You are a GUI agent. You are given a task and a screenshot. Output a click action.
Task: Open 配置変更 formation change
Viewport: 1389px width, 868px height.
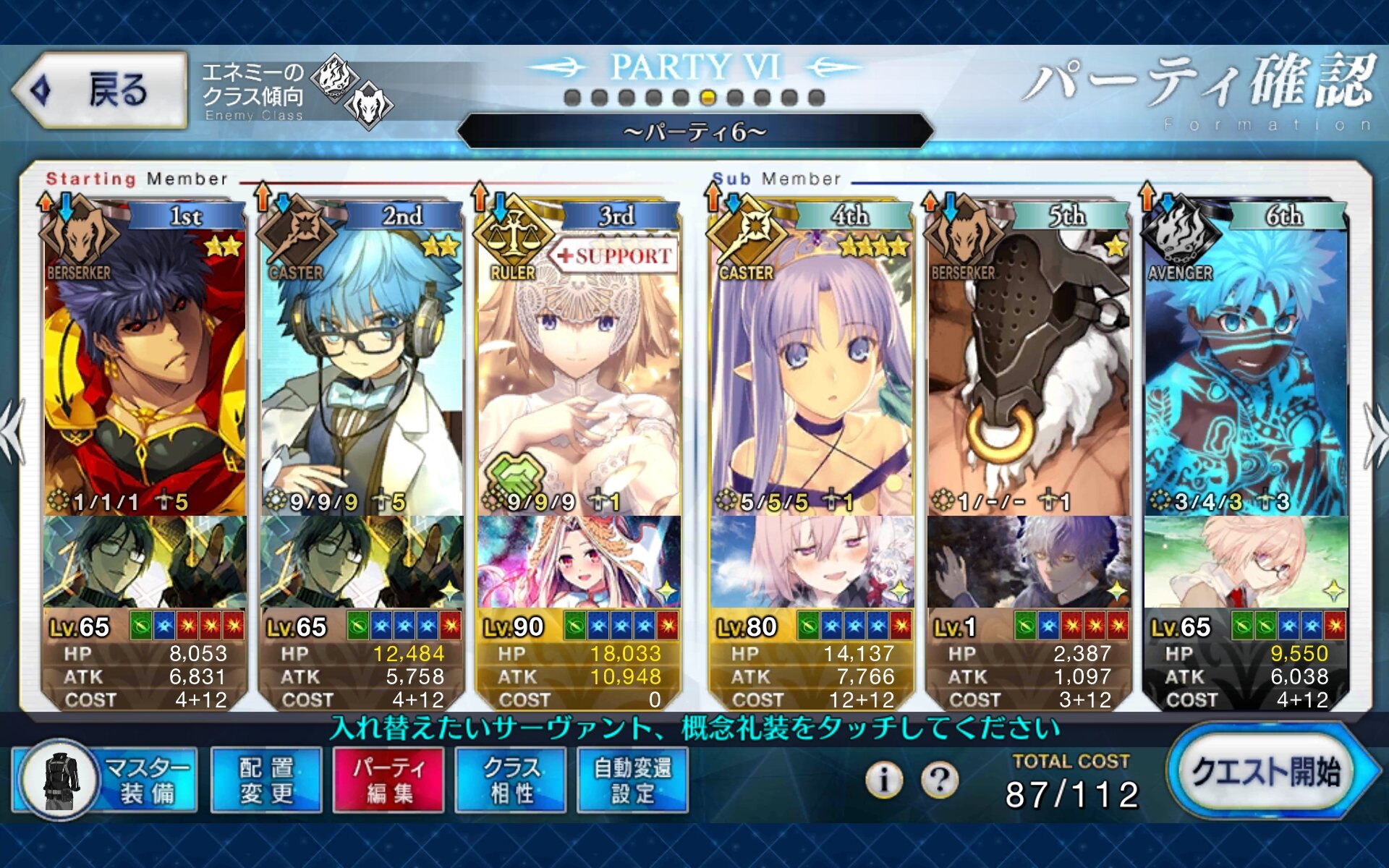click(x=266, y=780)
